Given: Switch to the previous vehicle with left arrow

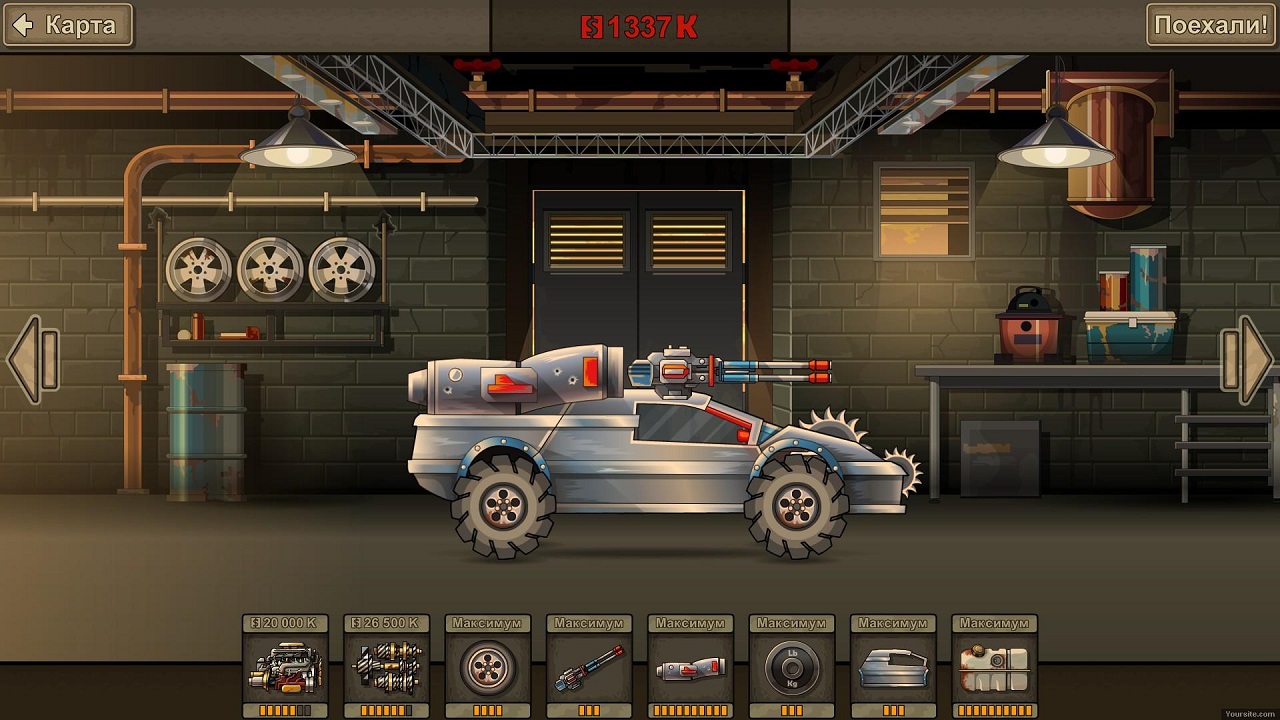Looking at the screenshot, I should pyautogui.click(x=32, y=360).
